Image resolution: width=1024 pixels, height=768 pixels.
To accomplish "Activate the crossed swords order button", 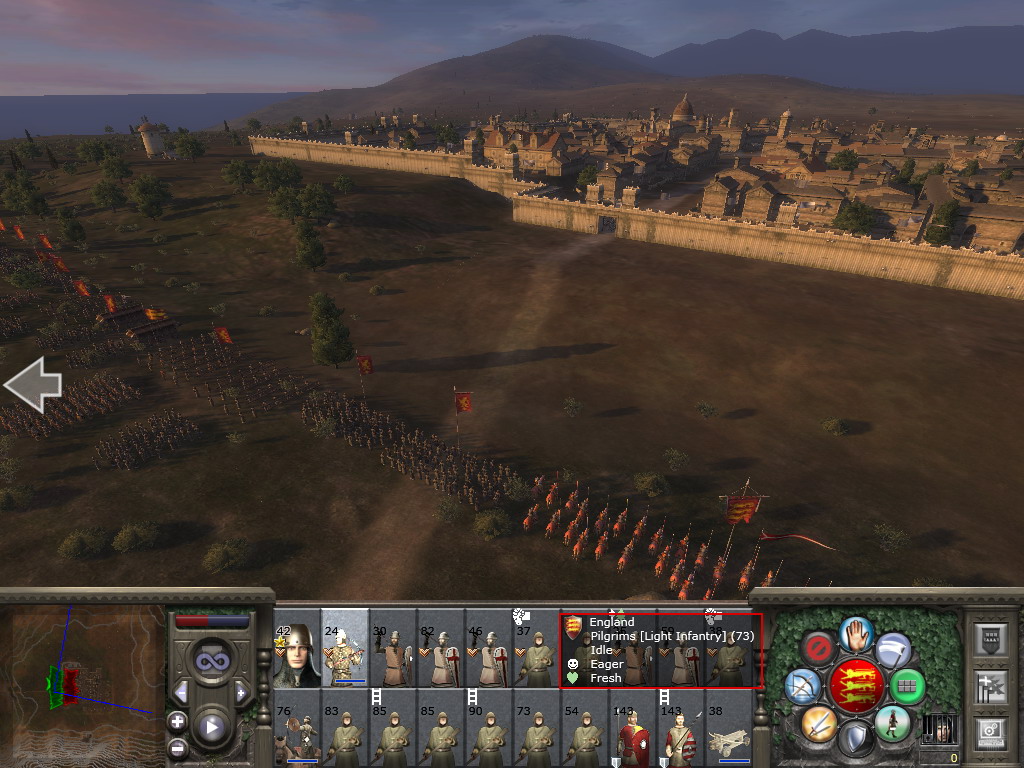I will coord(818,723).
